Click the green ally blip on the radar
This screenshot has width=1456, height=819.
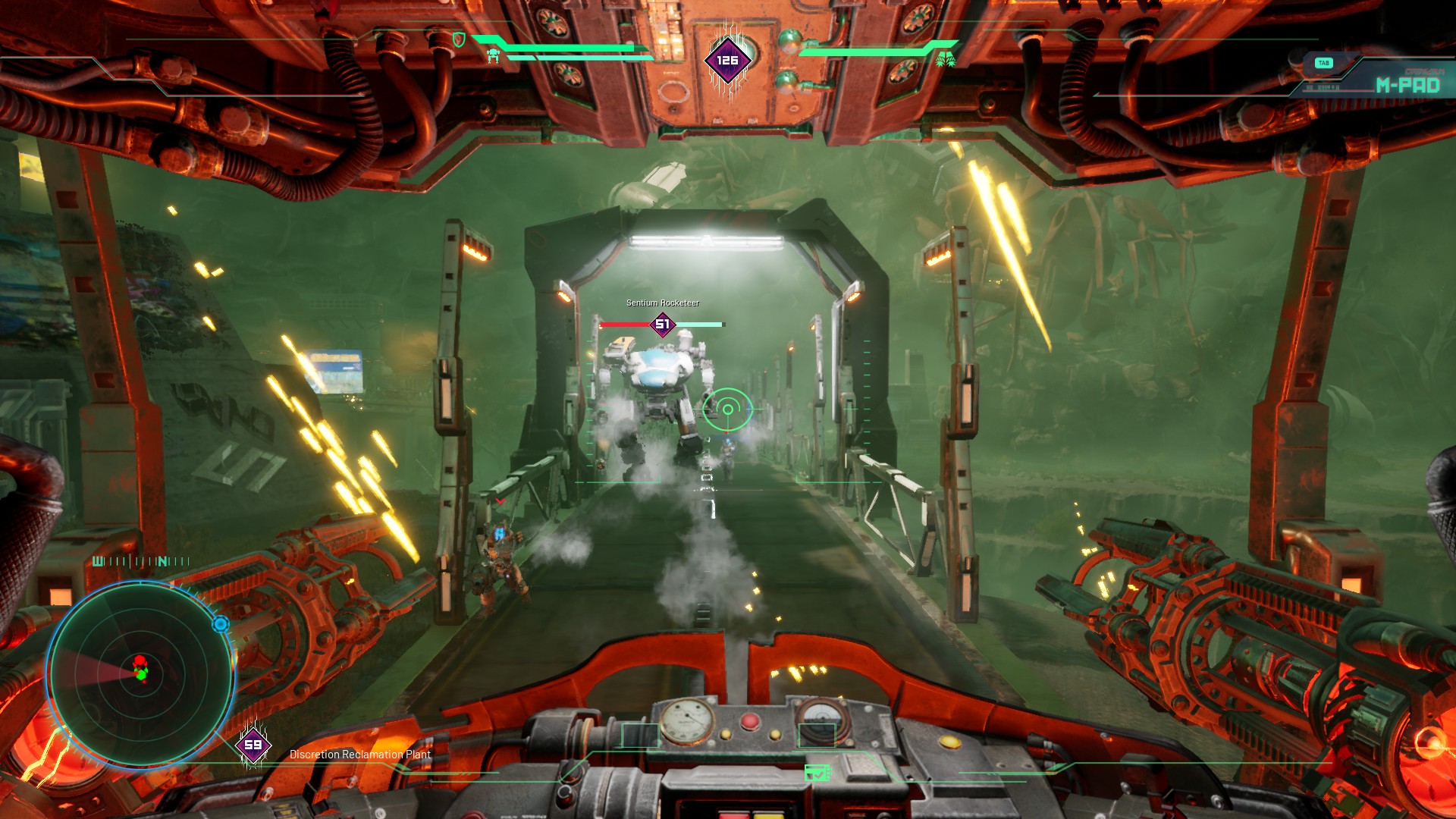140,673
